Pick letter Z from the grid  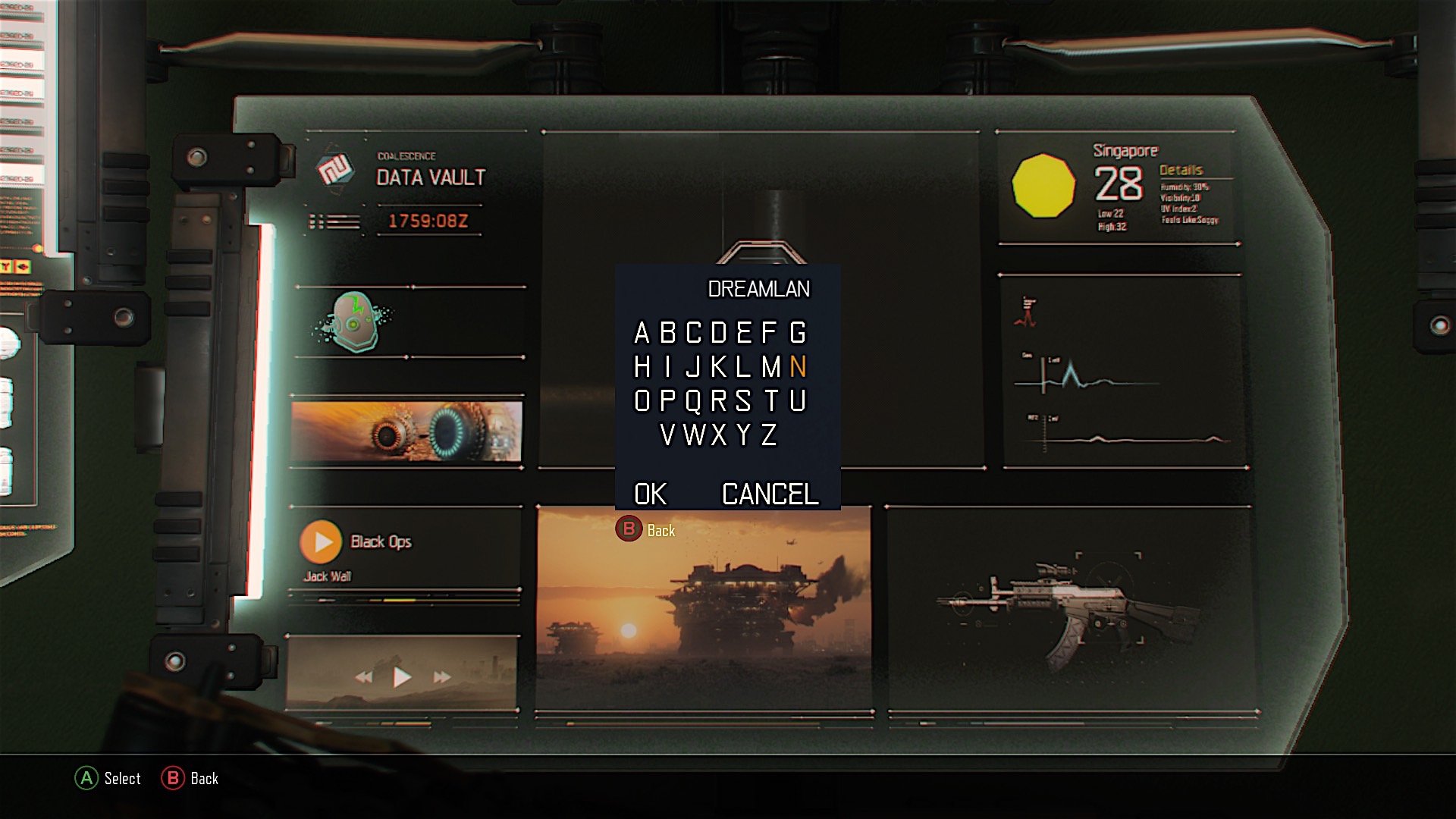769,435
